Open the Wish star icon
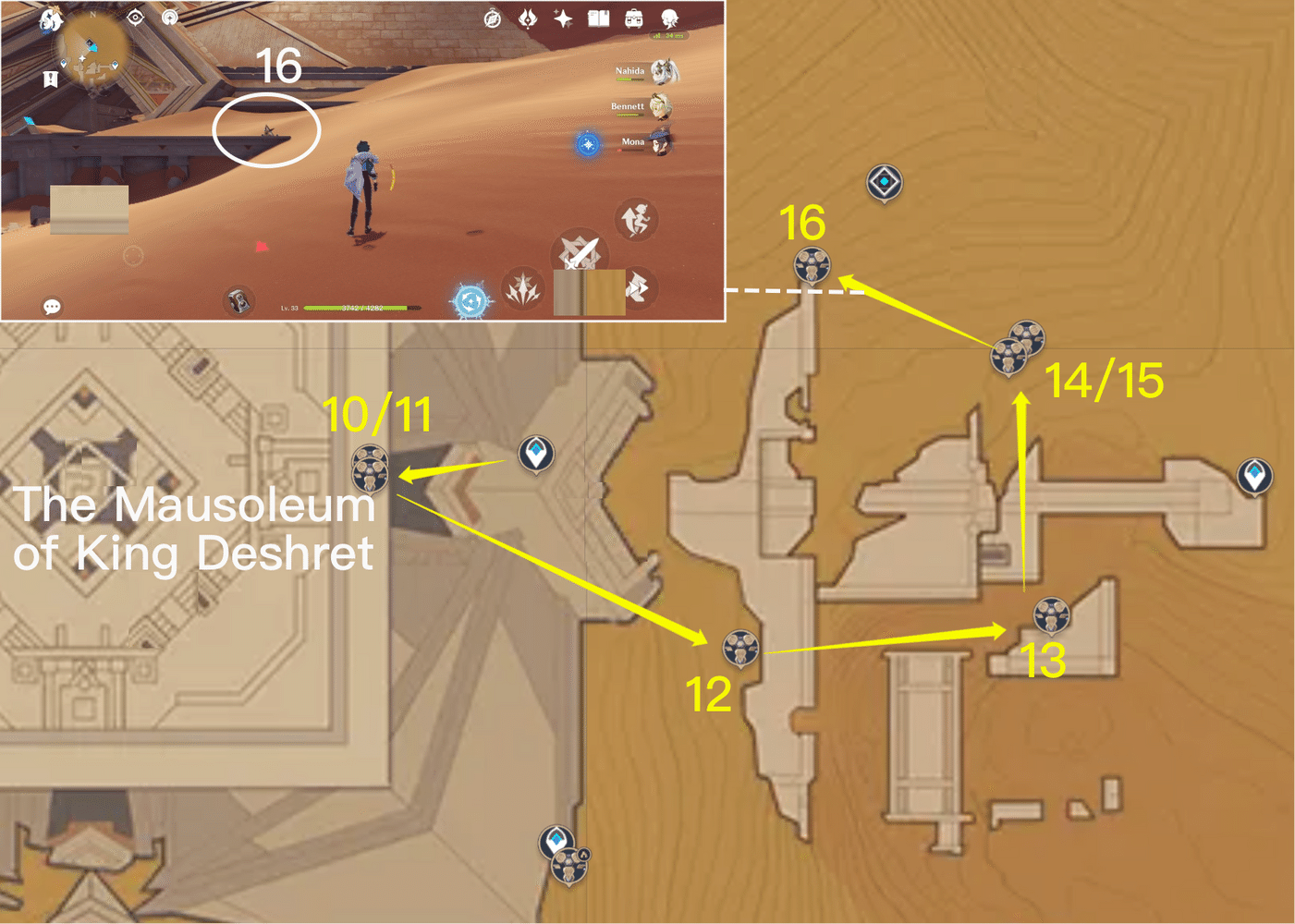The image size is (1295, 924). click(x=563, y=18)
